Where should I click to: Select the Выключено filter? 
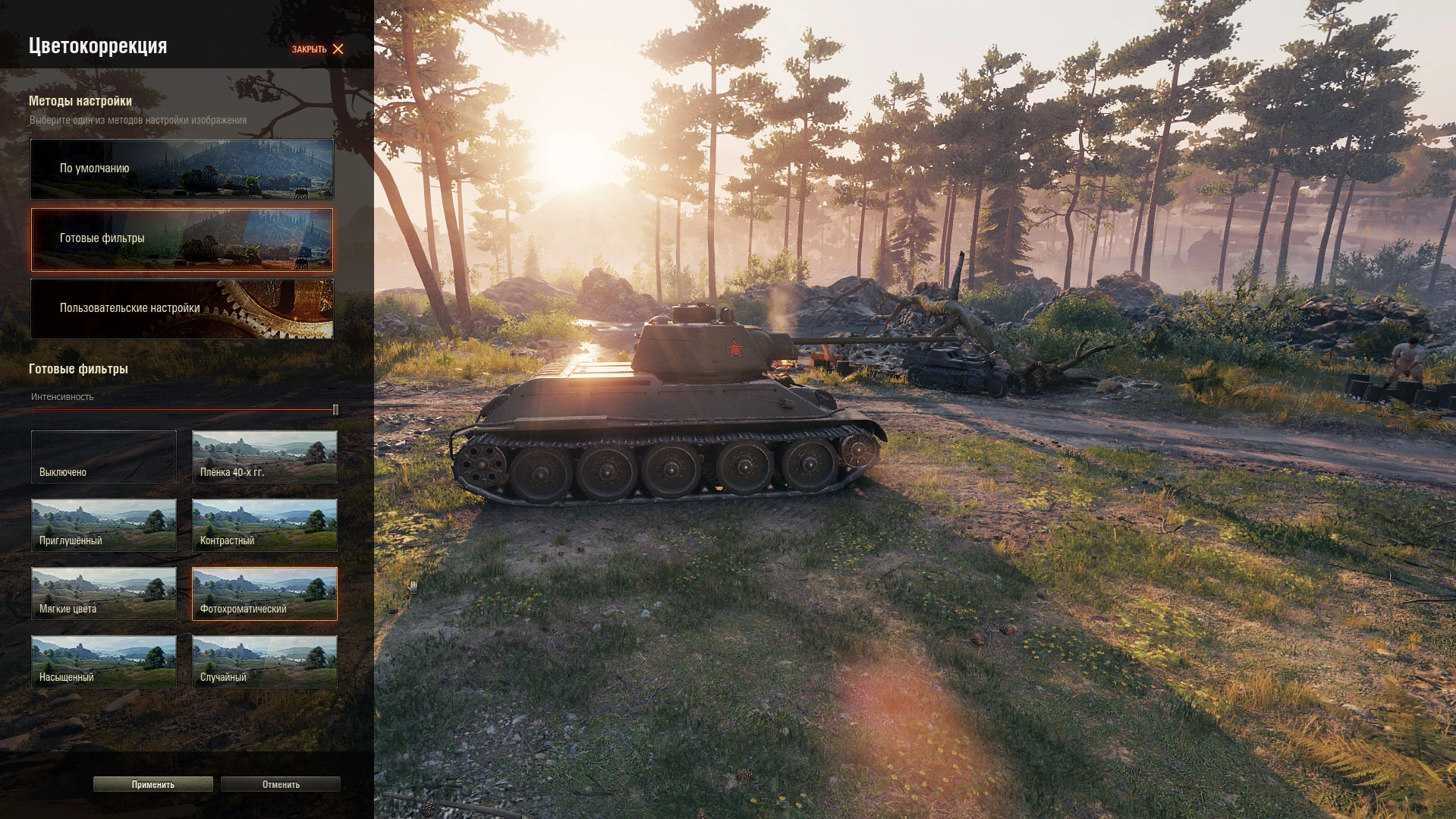coord(104,457)
